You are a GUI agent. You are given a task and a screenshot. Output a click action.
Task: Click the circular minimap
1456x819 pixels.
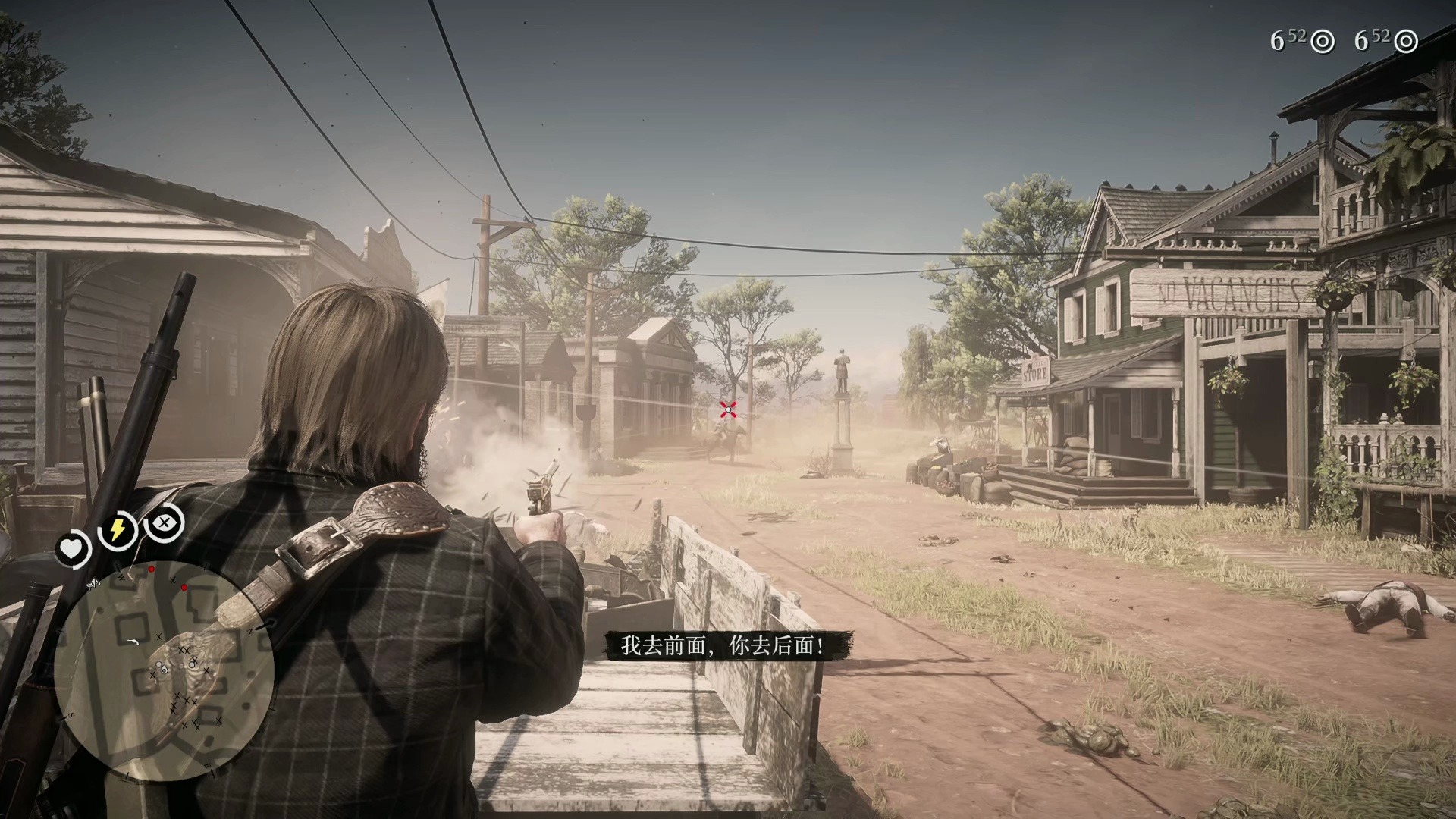coord(164,670)
